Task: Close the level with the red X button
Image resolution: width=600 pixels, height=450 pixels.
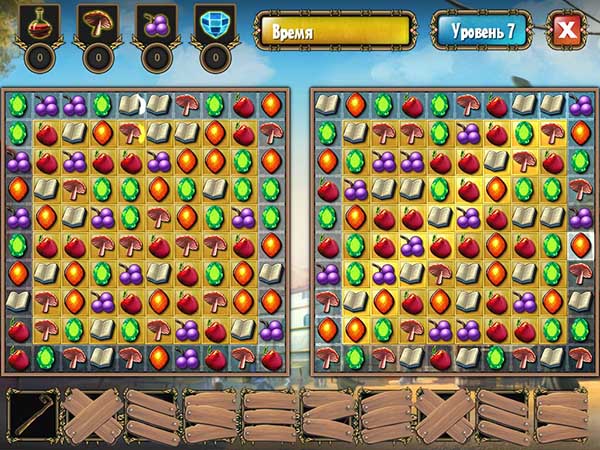Action: tap(565, 30)
